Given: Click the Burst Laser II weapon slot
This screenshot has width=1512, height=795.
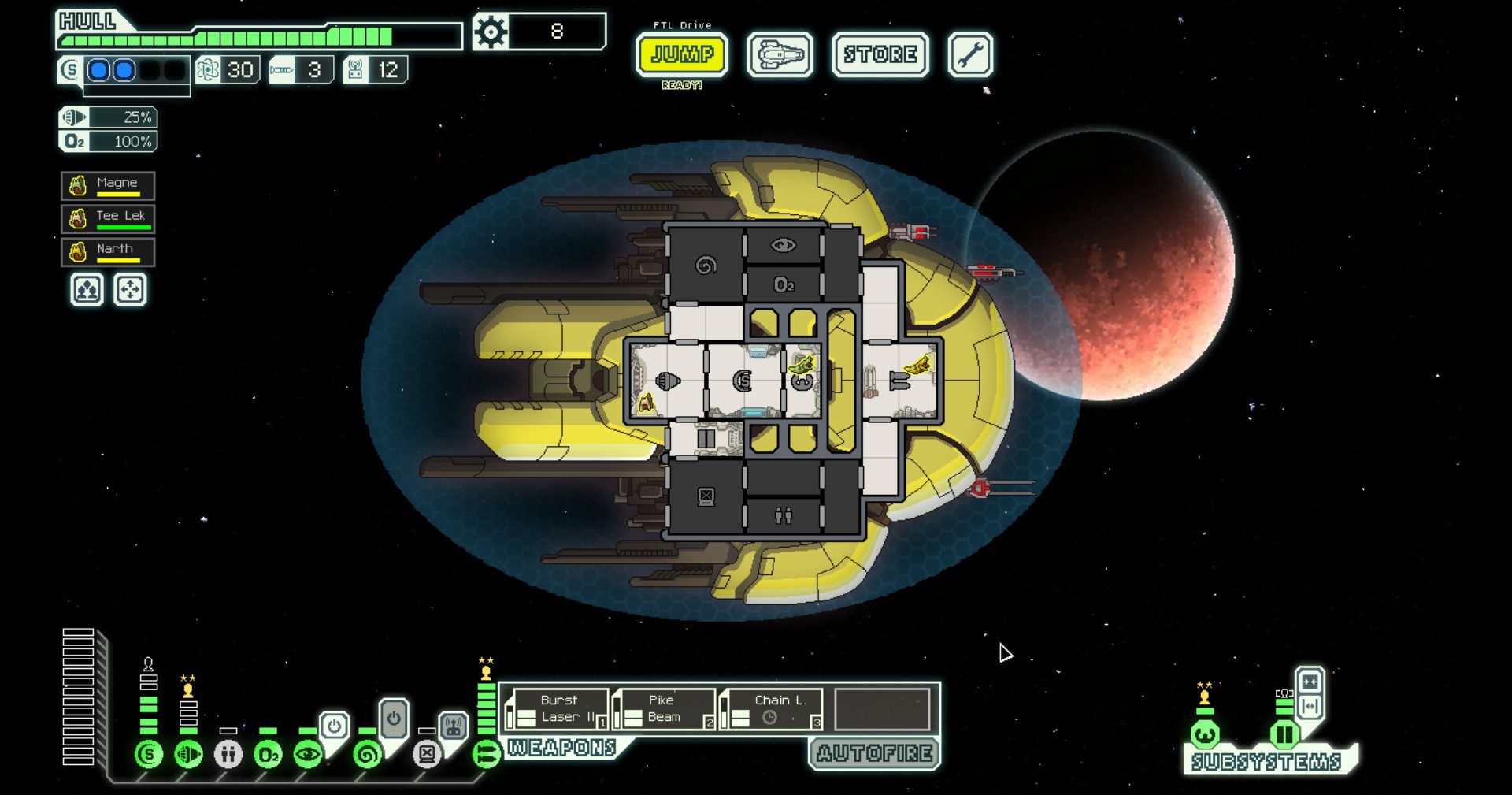Looking at the screenshot, I should [558, 709].
